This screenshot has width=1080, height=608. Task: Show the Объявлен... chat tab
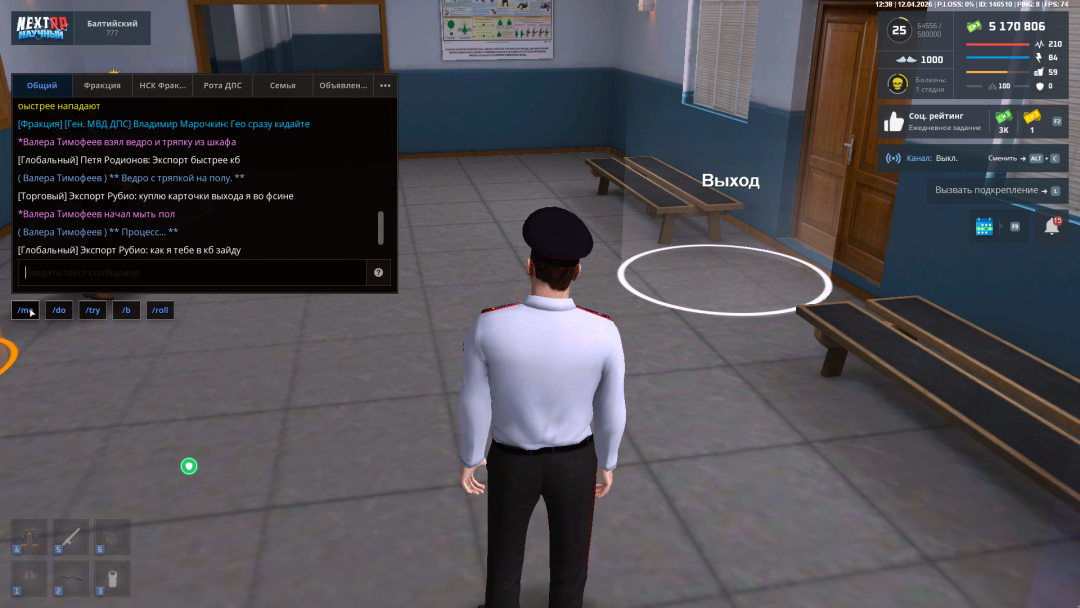pyautogui.click(x=343, y=86)
